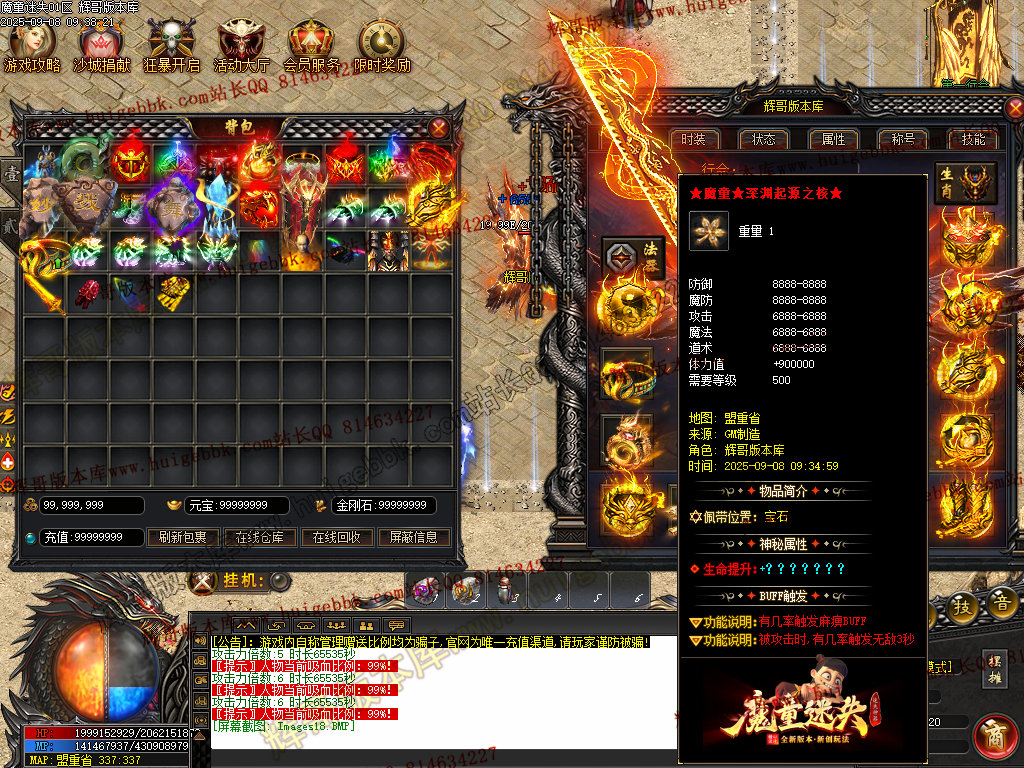This screenshot has height=768, width=1024.
Task: Switch to the 称号 title tab
Action: pyautogui.click(x=903, y=139)
